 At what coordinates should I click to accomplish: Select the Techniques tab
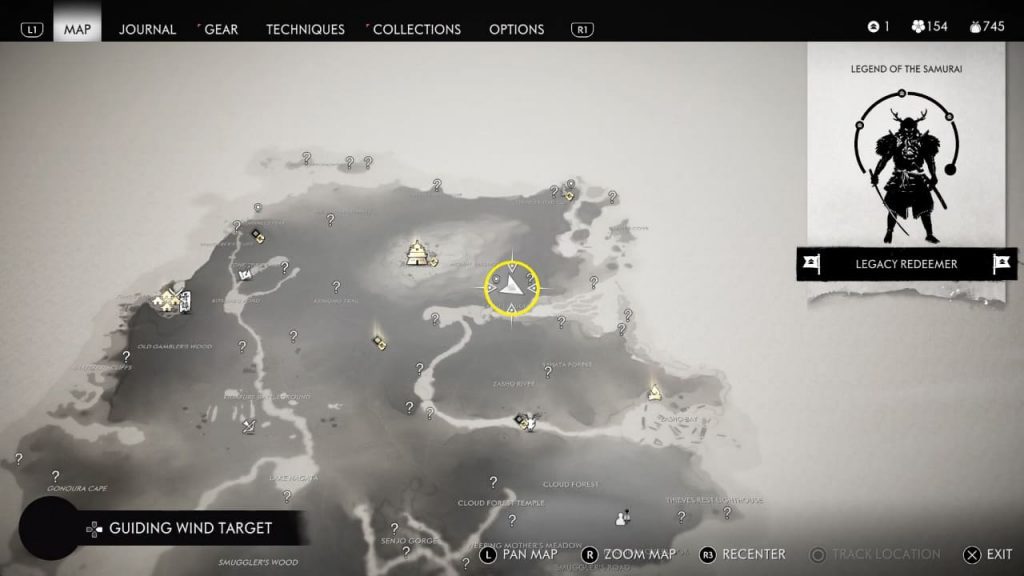tap(305, 29)
